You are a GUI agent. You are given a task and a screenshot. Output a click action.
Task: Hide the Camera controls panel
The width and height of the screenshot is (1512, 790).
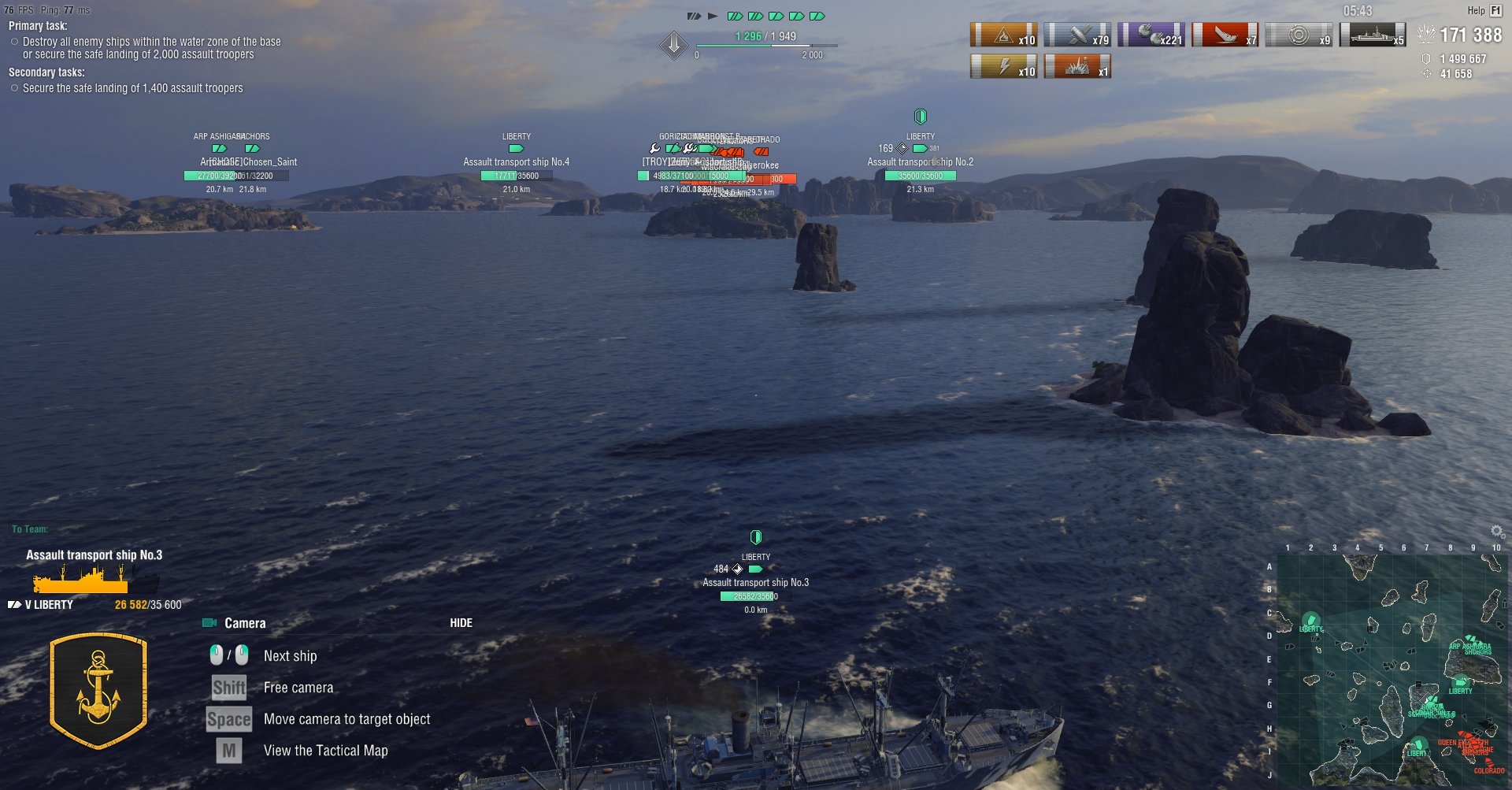pos(461,623)
